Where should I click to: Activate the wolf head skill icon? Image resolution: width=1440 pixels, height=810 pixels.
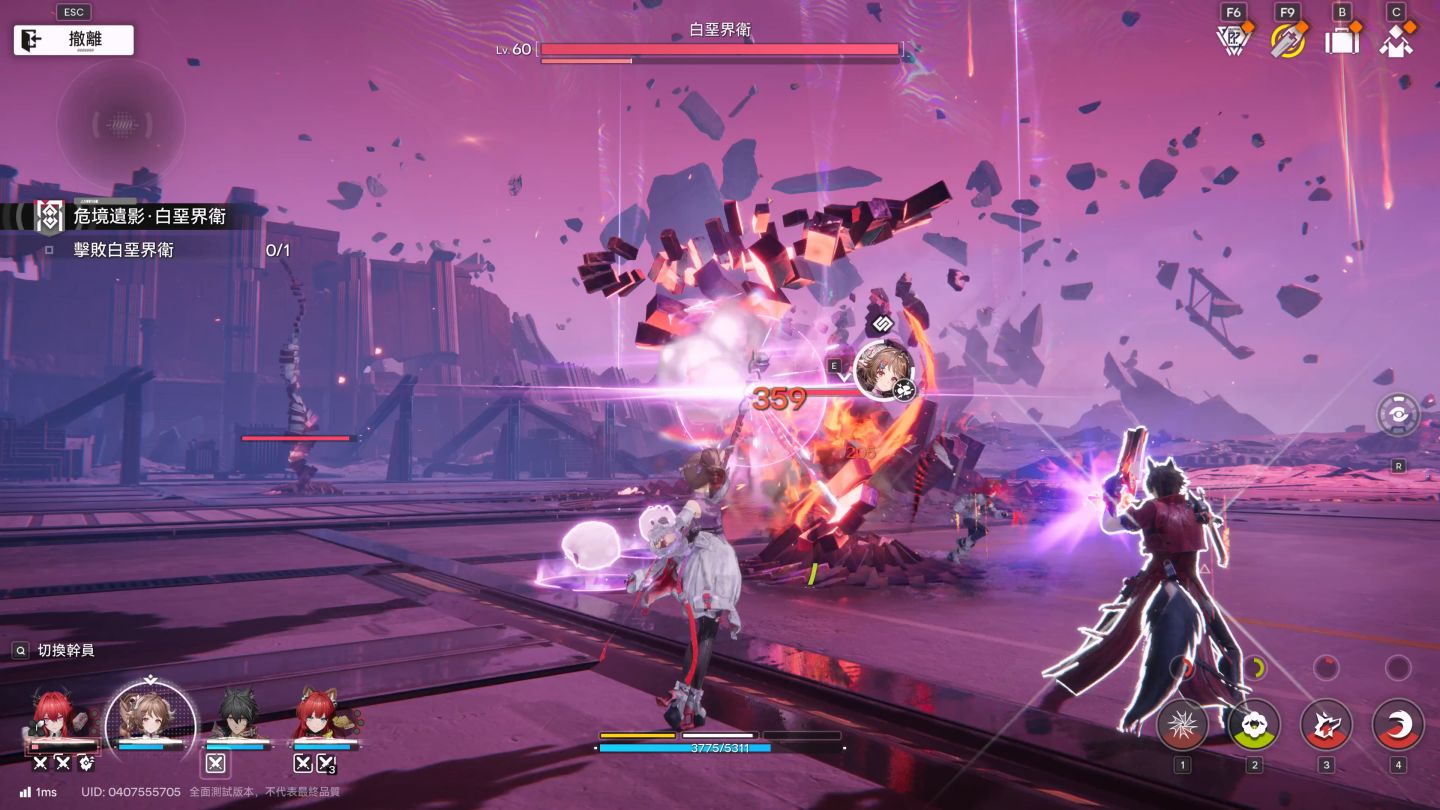pos(1326,724)
